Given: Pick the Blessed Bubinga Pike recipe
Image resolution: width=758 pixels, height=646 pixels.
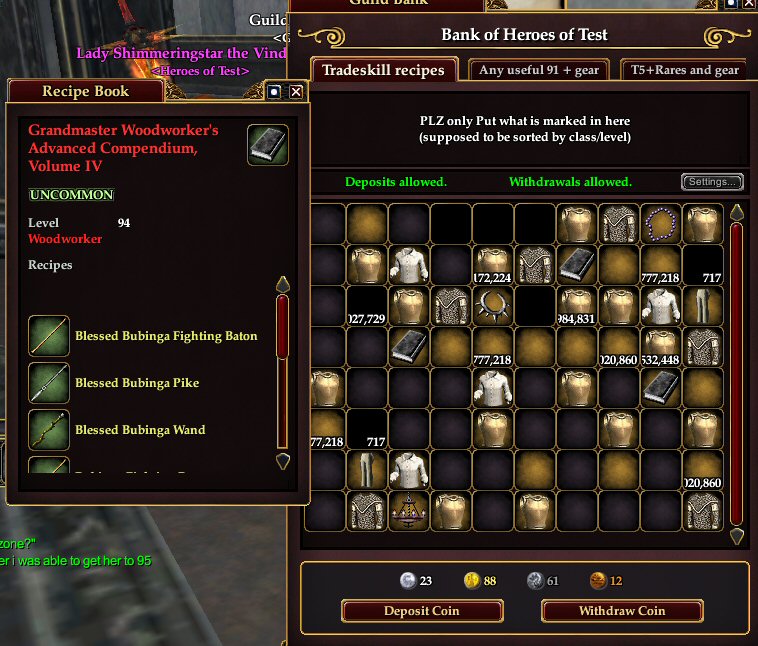Looking at the screenshot, I should [x=137, y=383].
